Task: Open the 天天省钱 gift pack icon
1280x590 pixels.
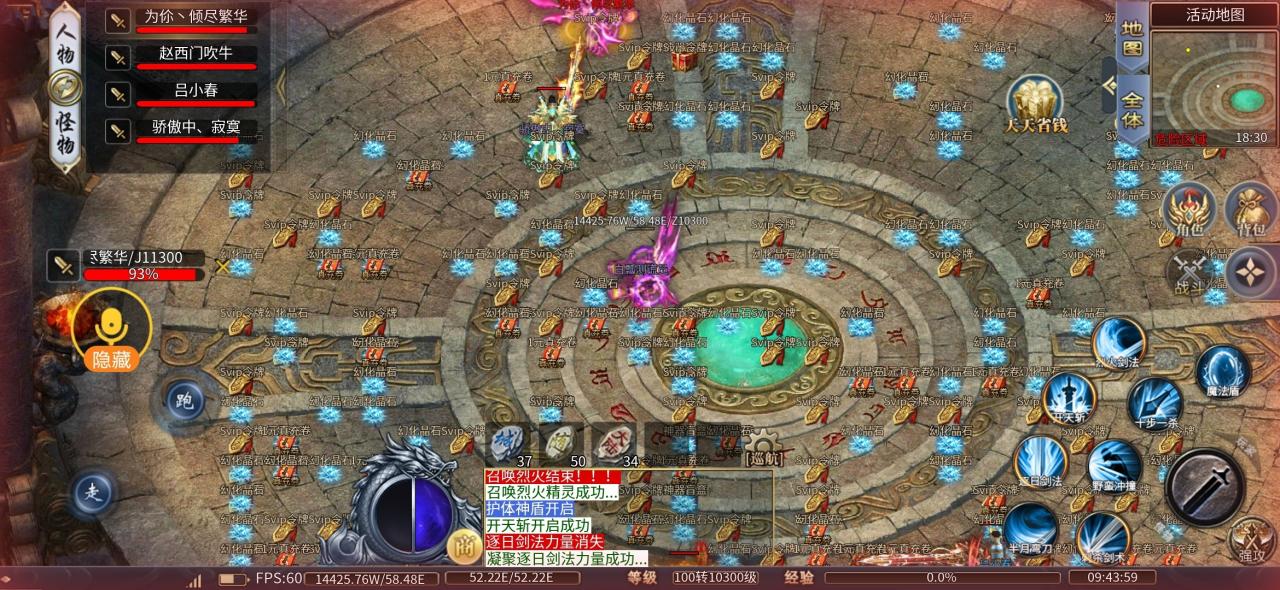Action: tap(1038, 105)
